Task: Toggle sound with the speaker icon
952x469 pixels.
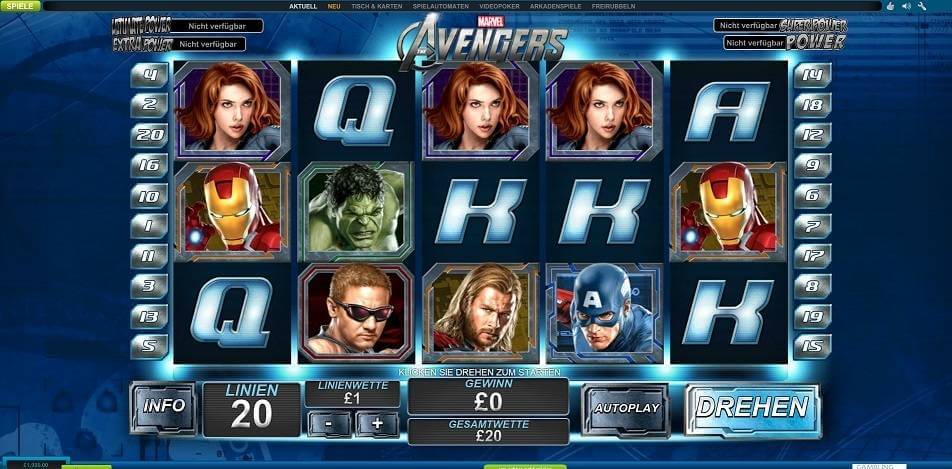Action: (906, 6)
